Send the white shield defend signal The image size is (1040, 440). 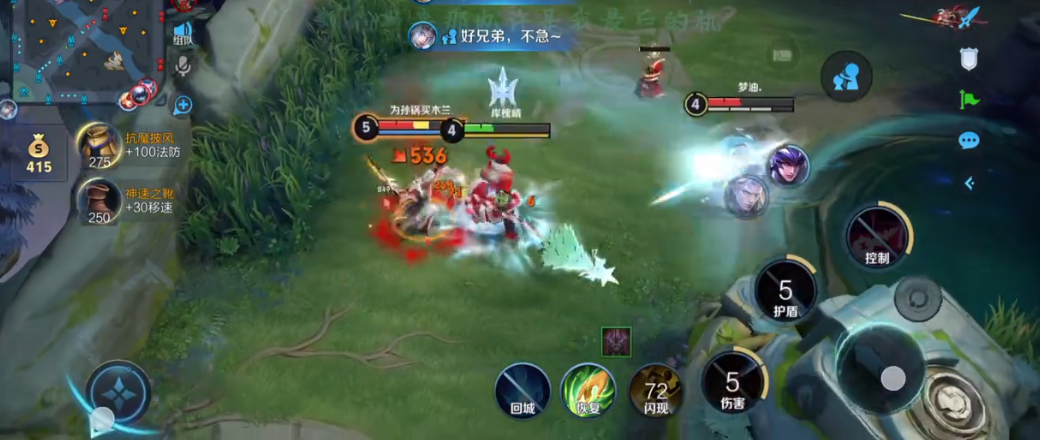tap(968, 60)
